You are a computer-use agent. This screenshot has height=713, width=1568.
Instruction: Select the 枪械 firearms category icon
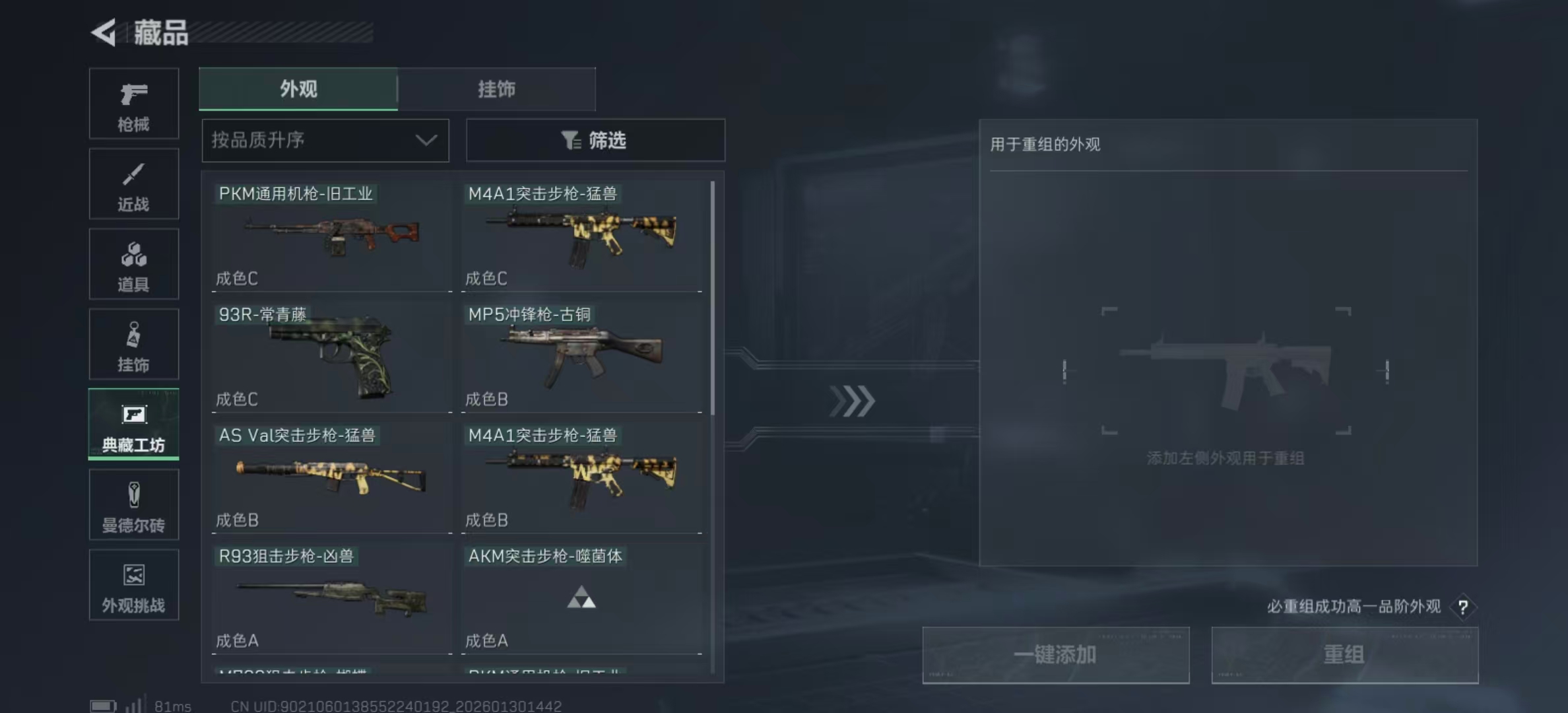pyautogui.click(x=133, y=104)
